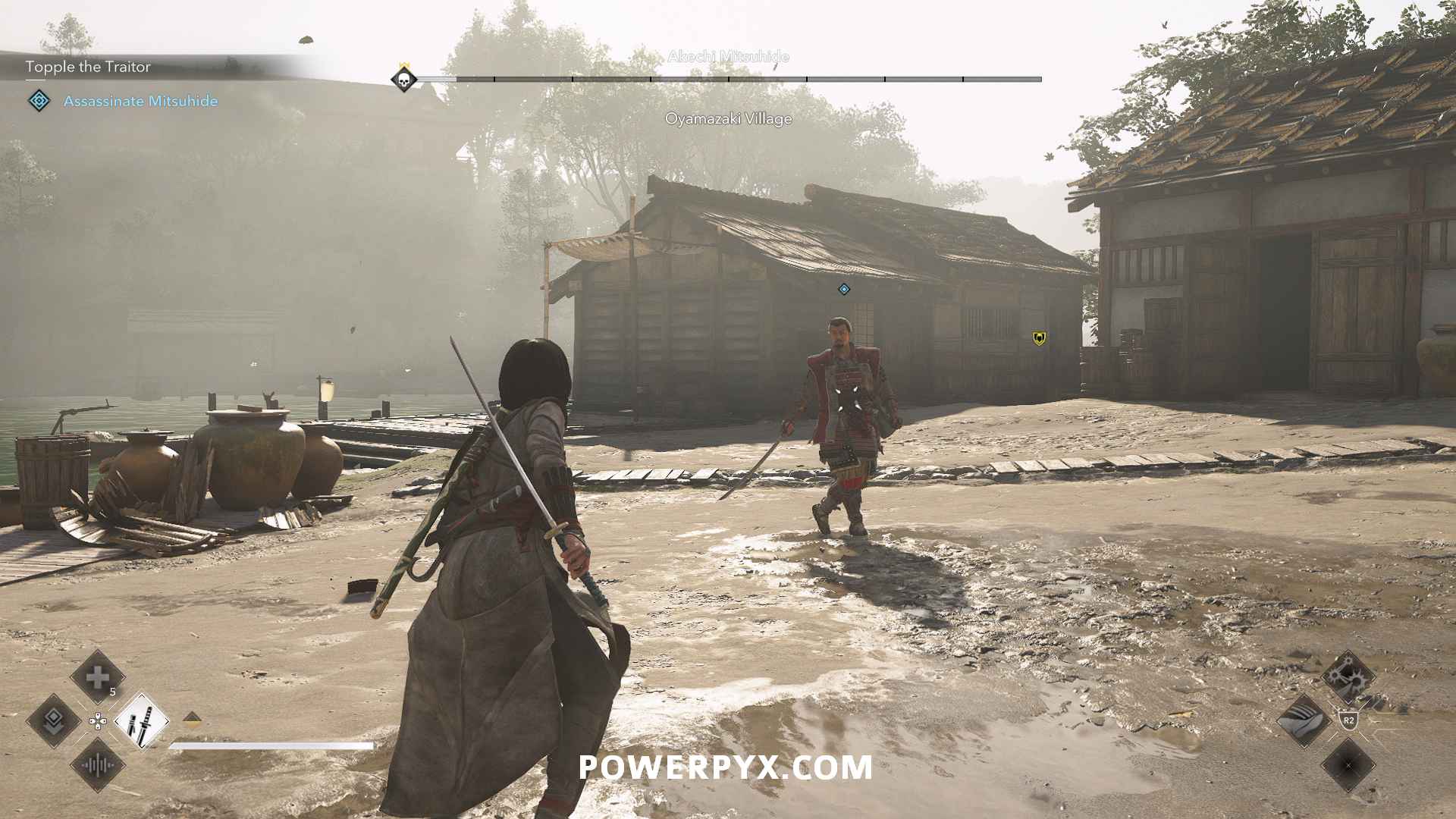Select the healing ration cross slot
Viewport: 1456px width, 819px height.
(x=98, y=677)
